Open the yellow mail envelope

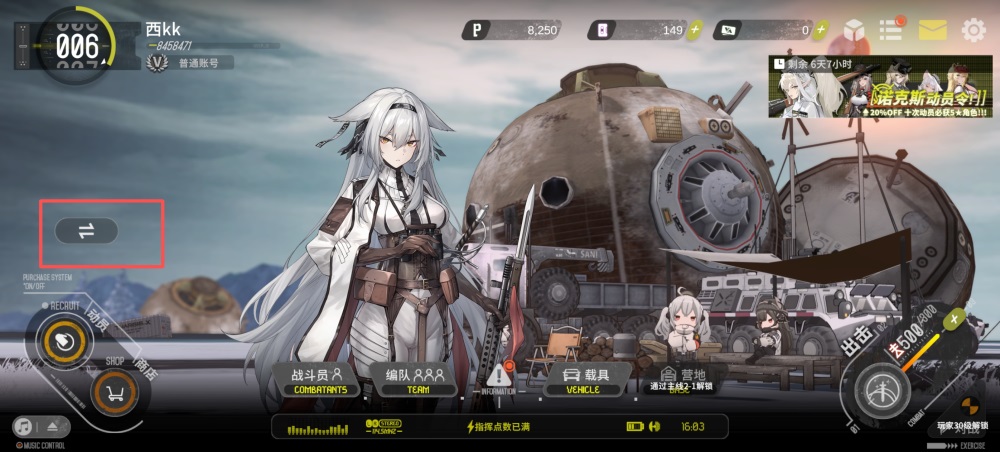(932, 30)
